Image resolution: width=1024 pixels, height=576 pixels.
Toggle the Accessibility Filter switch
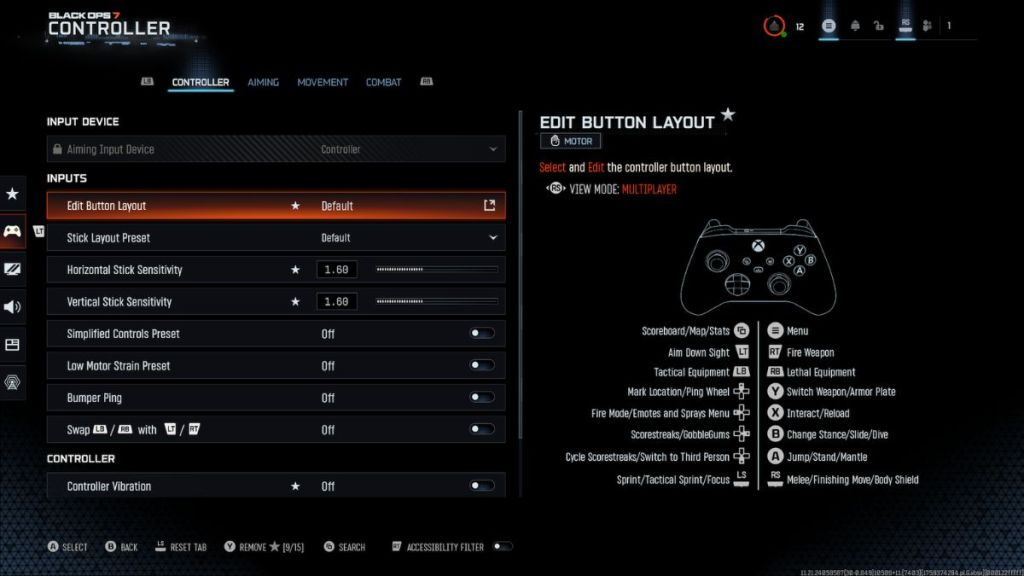503,547
